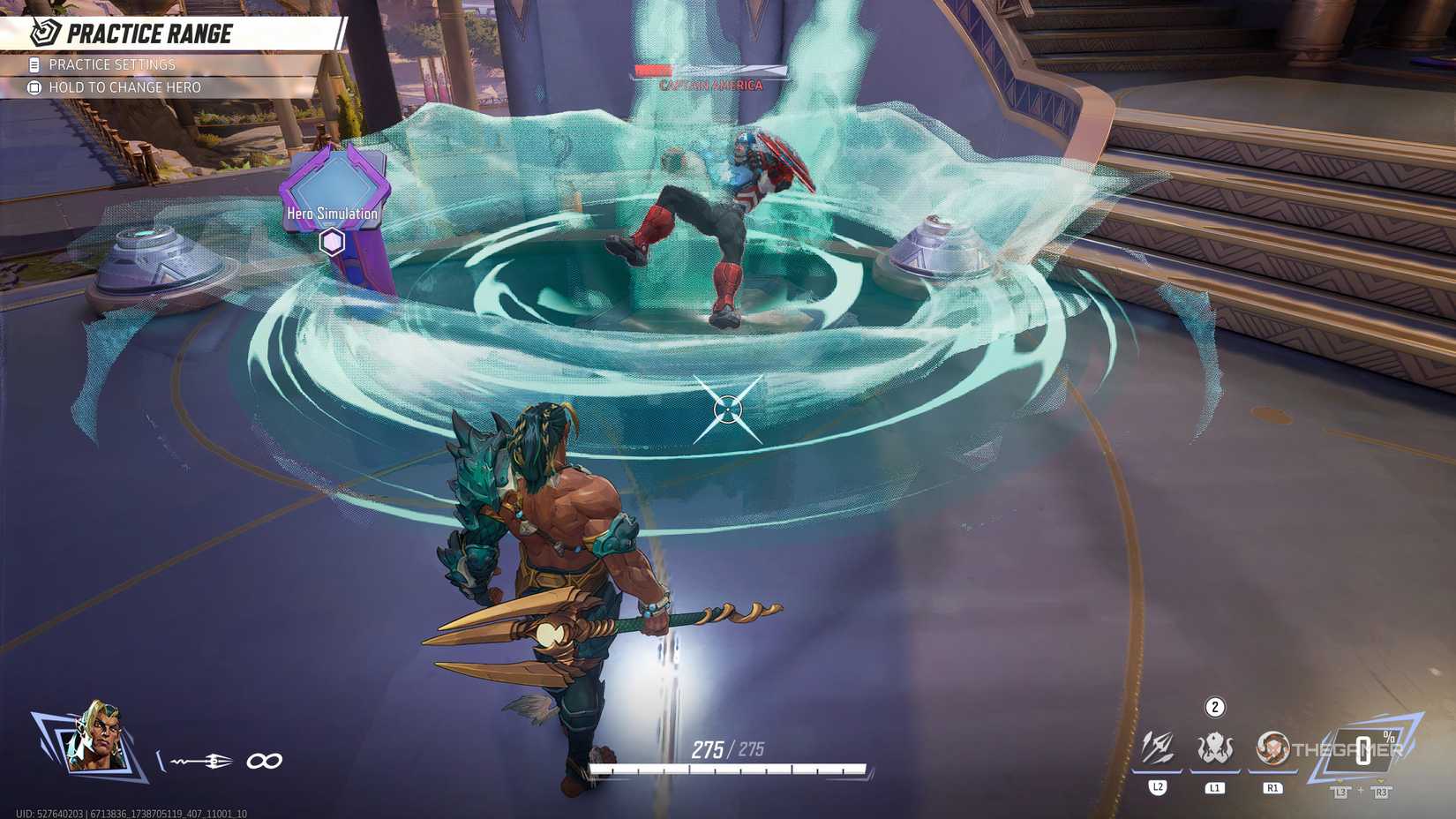Viewport: 1456px width, 819px height.
Task: Click the target emblem beside Practice Range title
Action: (x=40, y=33)
